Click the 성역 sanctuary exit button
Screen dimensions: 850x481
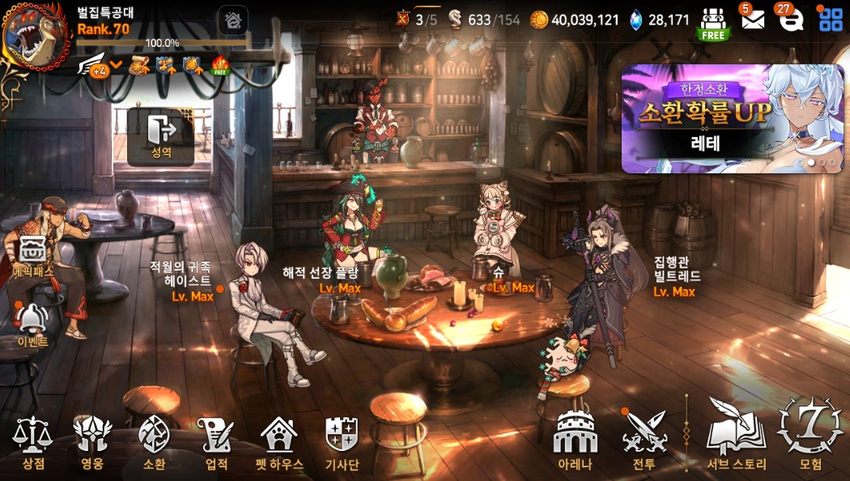161,135
